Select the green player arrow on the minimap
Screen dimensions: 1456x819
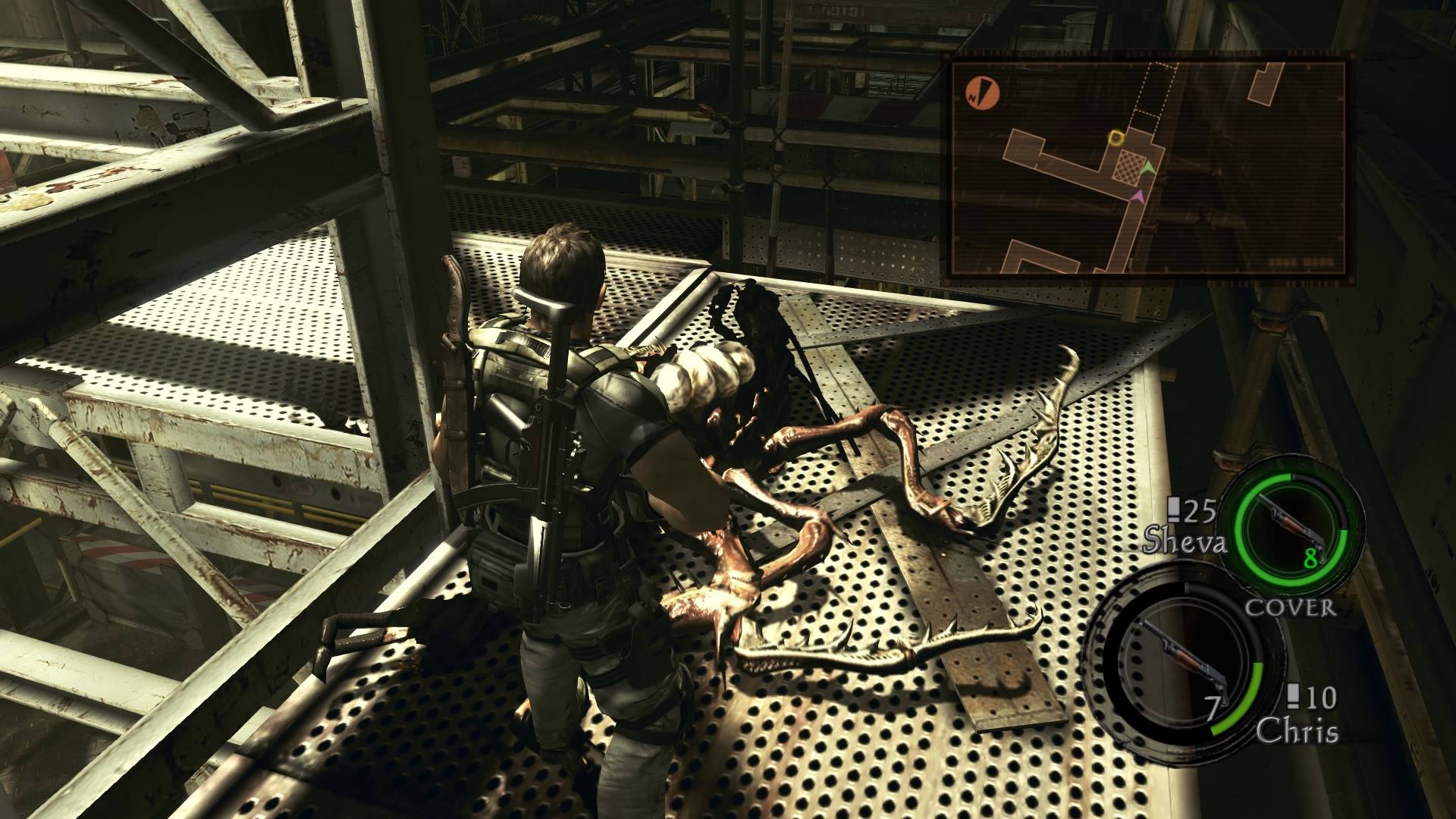[x=1148, y=168]
